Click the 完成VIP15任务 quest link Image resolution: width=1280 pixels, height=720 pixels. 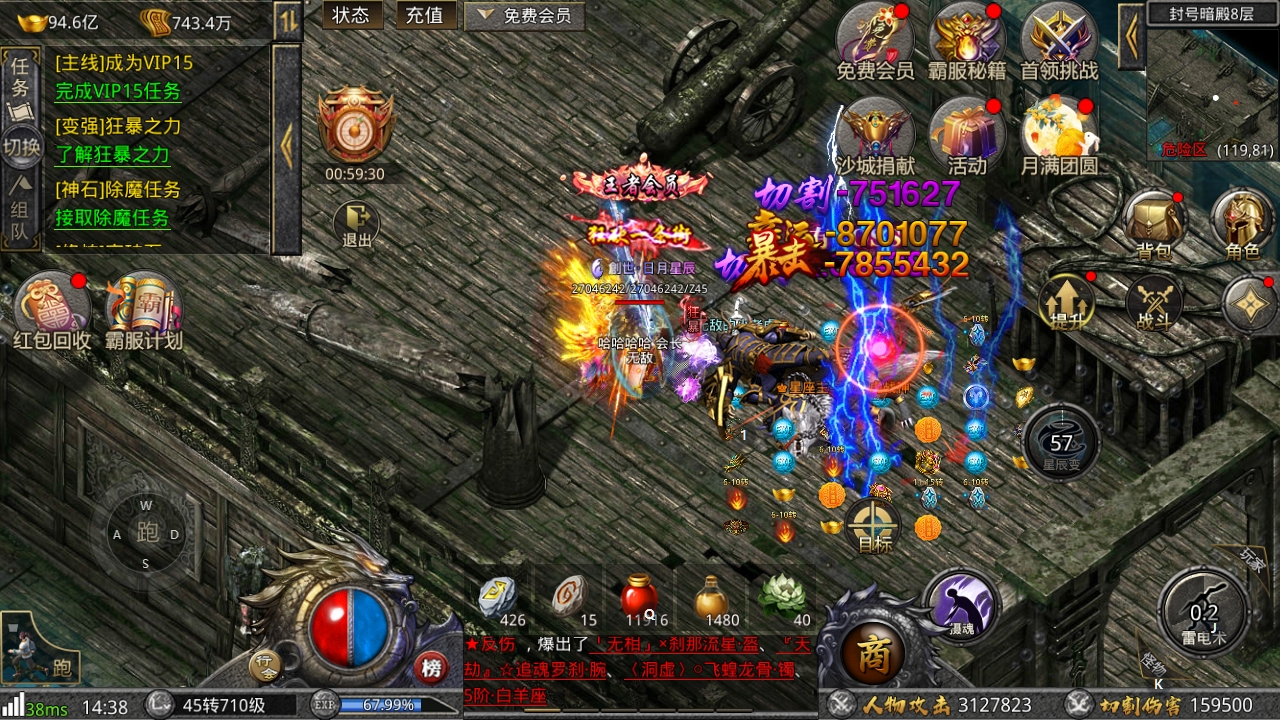point(118,91)
